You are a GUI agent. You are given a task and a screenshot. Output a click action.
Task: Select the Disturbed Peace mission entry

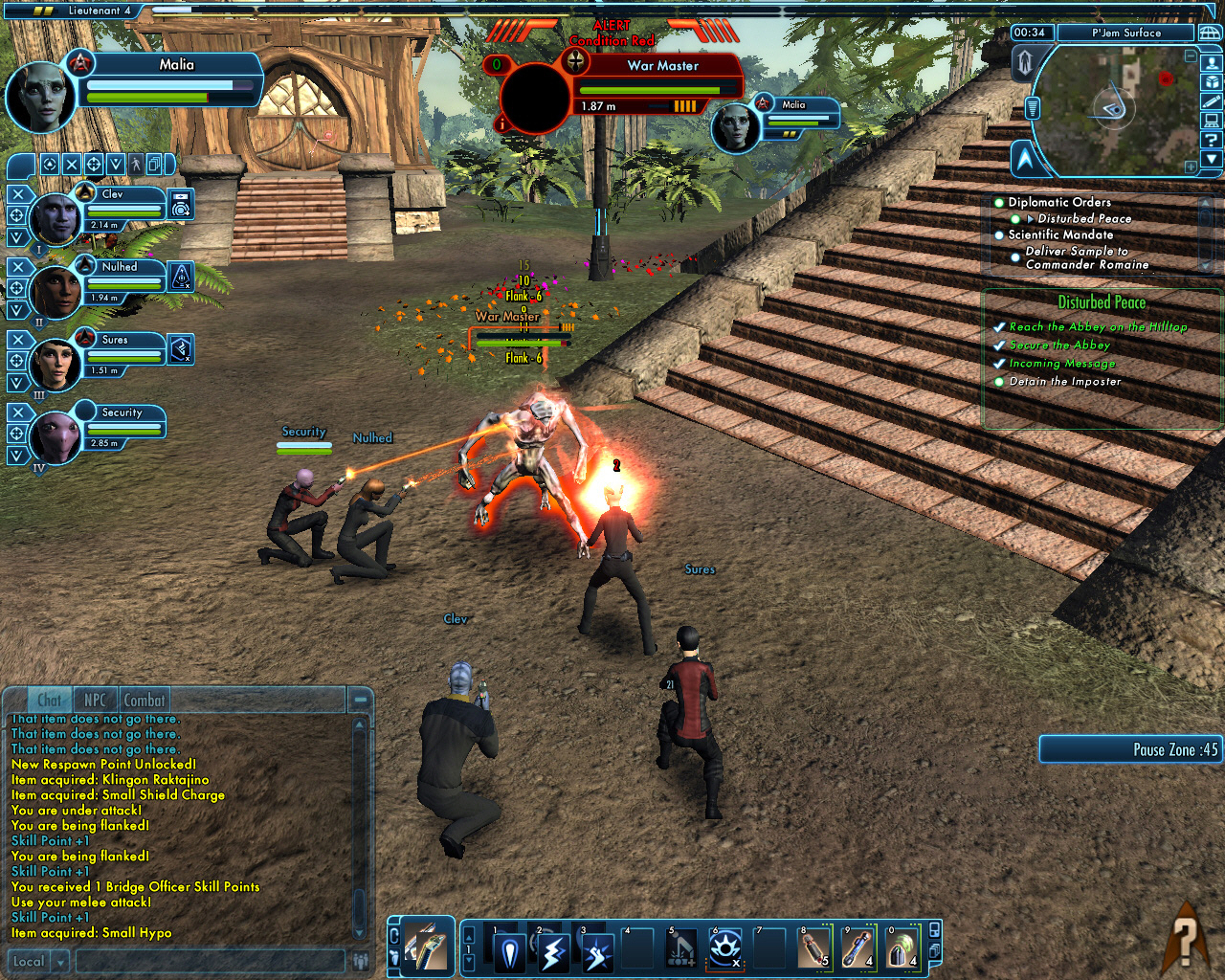pos(1084,218)
